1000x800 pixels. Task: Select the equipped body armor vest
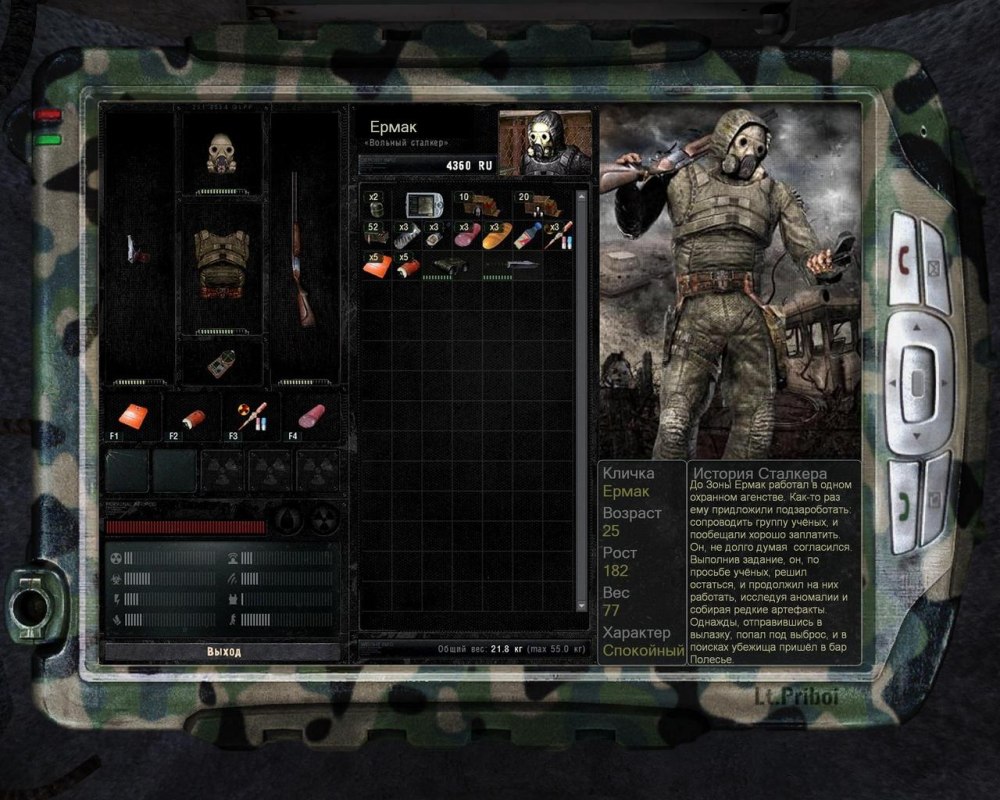(221, 264)
